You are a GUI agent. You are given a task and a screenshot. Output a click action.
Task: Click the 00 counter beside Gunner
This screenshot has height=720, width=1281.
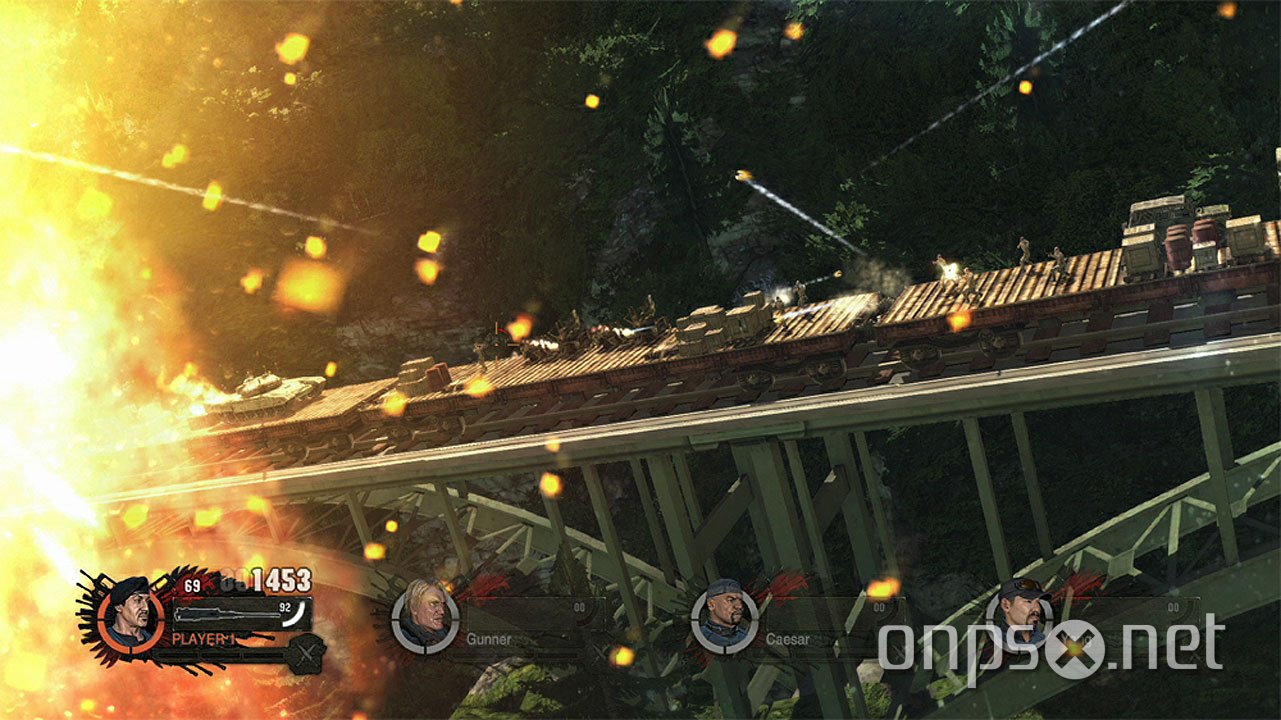(580, 608)
